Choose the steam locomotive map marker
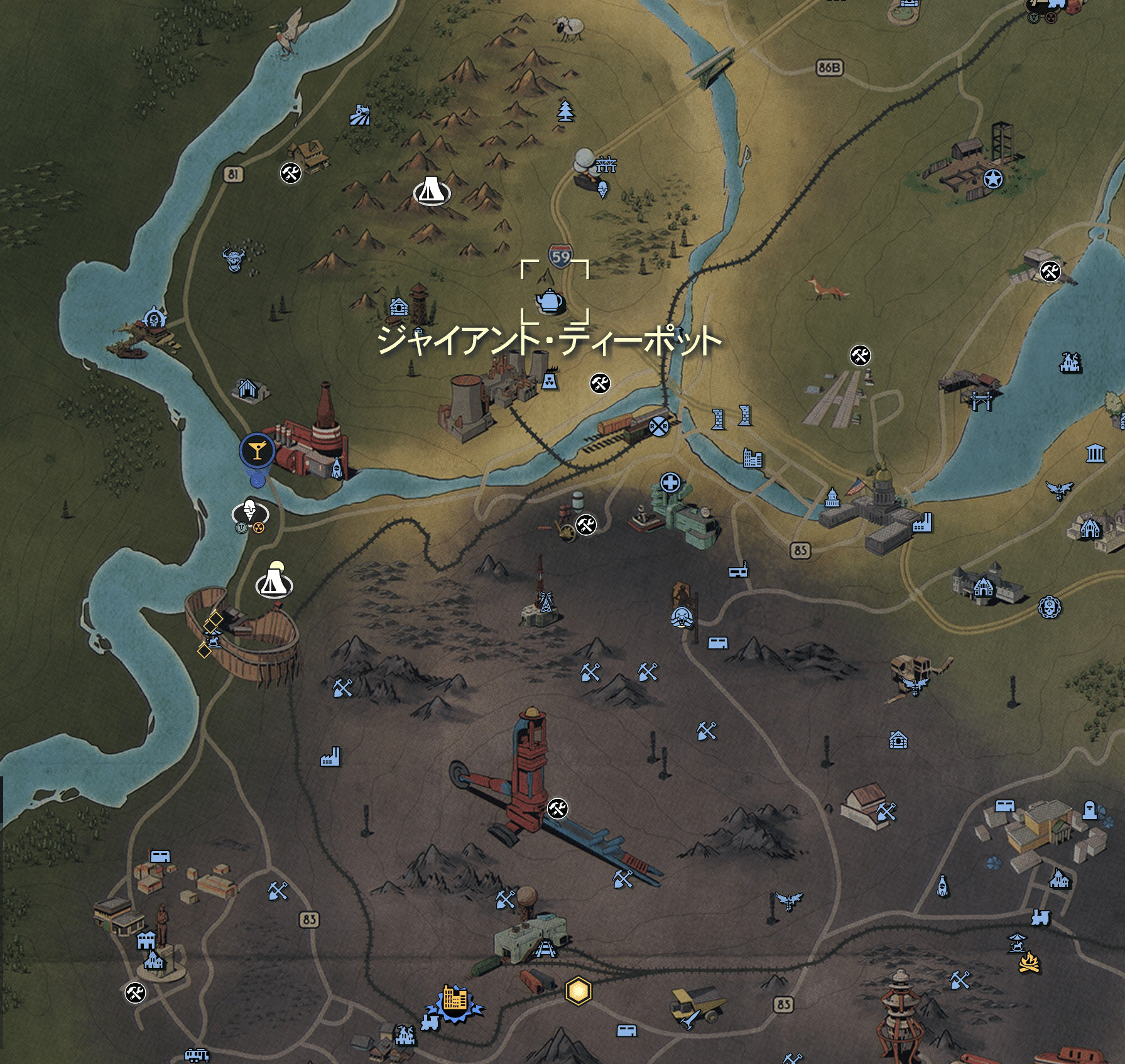The width and height of the screenshot is (1125, 1064). tap(1040, 916)
